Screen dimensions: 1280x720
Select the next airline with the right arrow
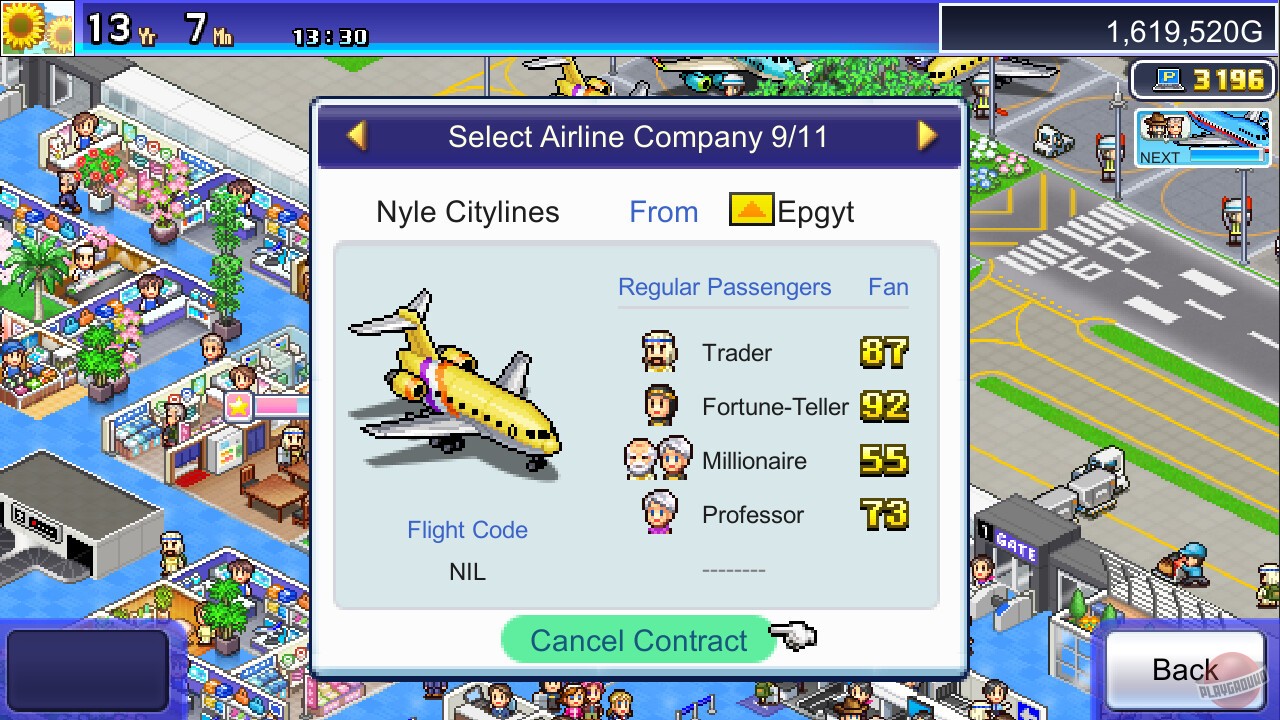pos(925,137)
